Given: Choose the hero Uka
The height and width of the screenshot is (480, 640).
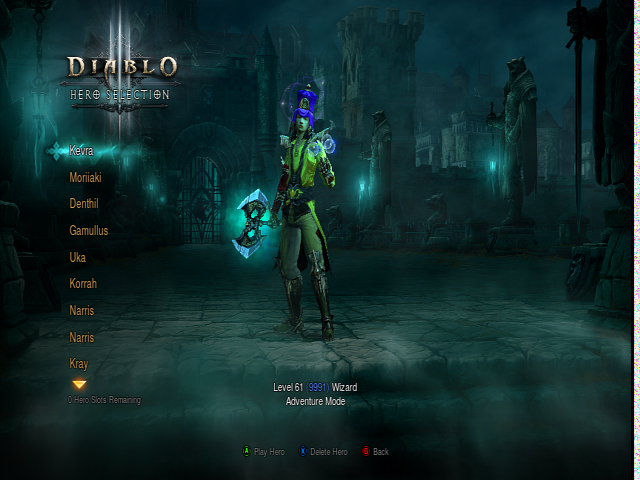Looking at the screenshot, I should point(77,257).
